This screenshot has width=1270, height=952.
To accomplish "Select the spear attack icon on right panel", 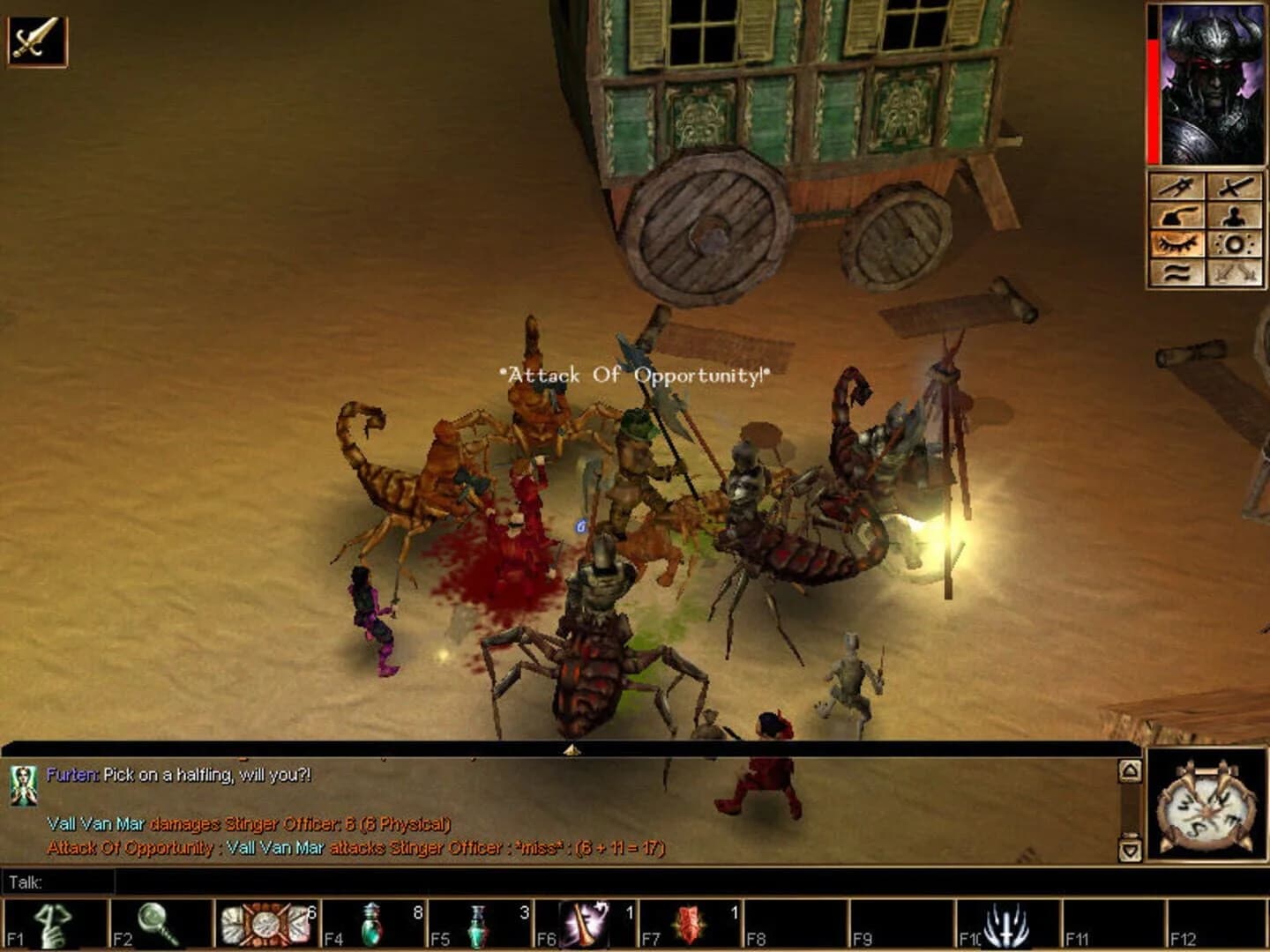I will (x=1177, y=187).
